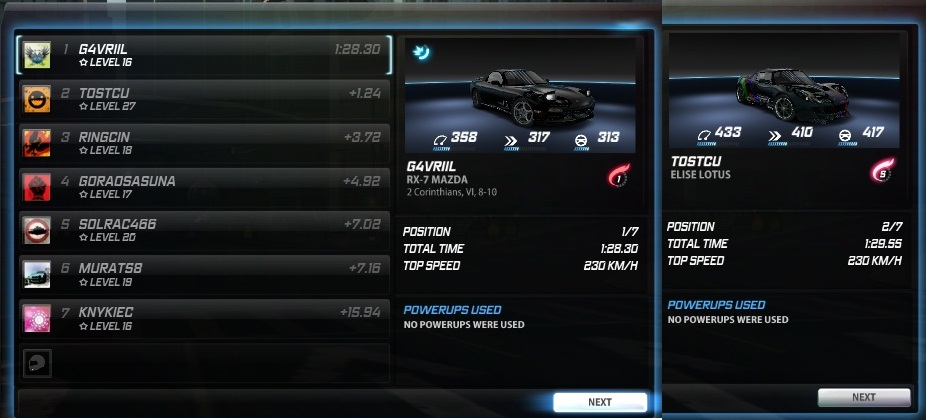This screenshot has width=927, height=420.
Task: View the RX-7 Mazda car thumbnail
Action: (520, 95)
